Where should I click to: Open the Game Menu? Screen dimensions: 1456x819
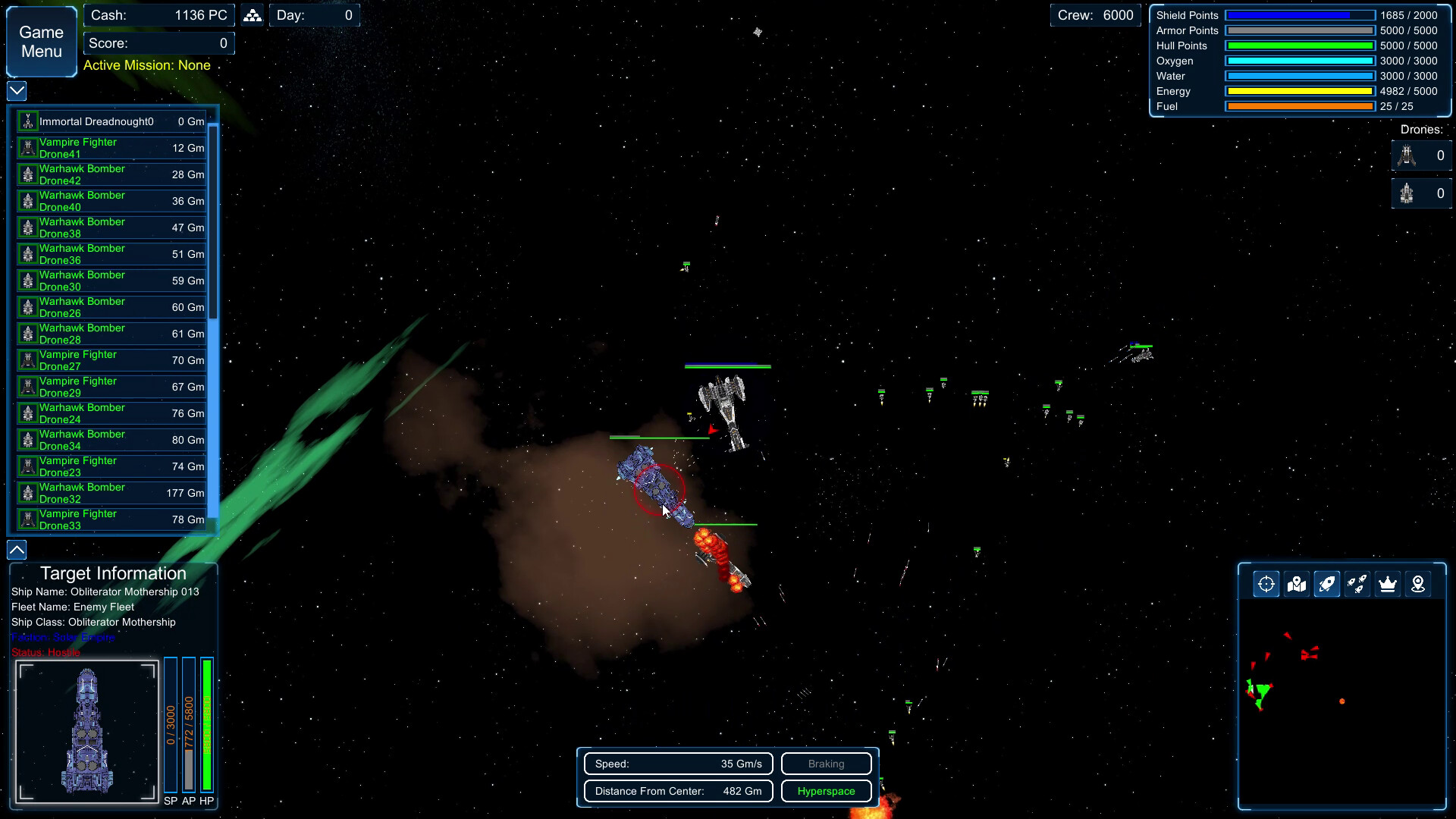tap(40, 41)
